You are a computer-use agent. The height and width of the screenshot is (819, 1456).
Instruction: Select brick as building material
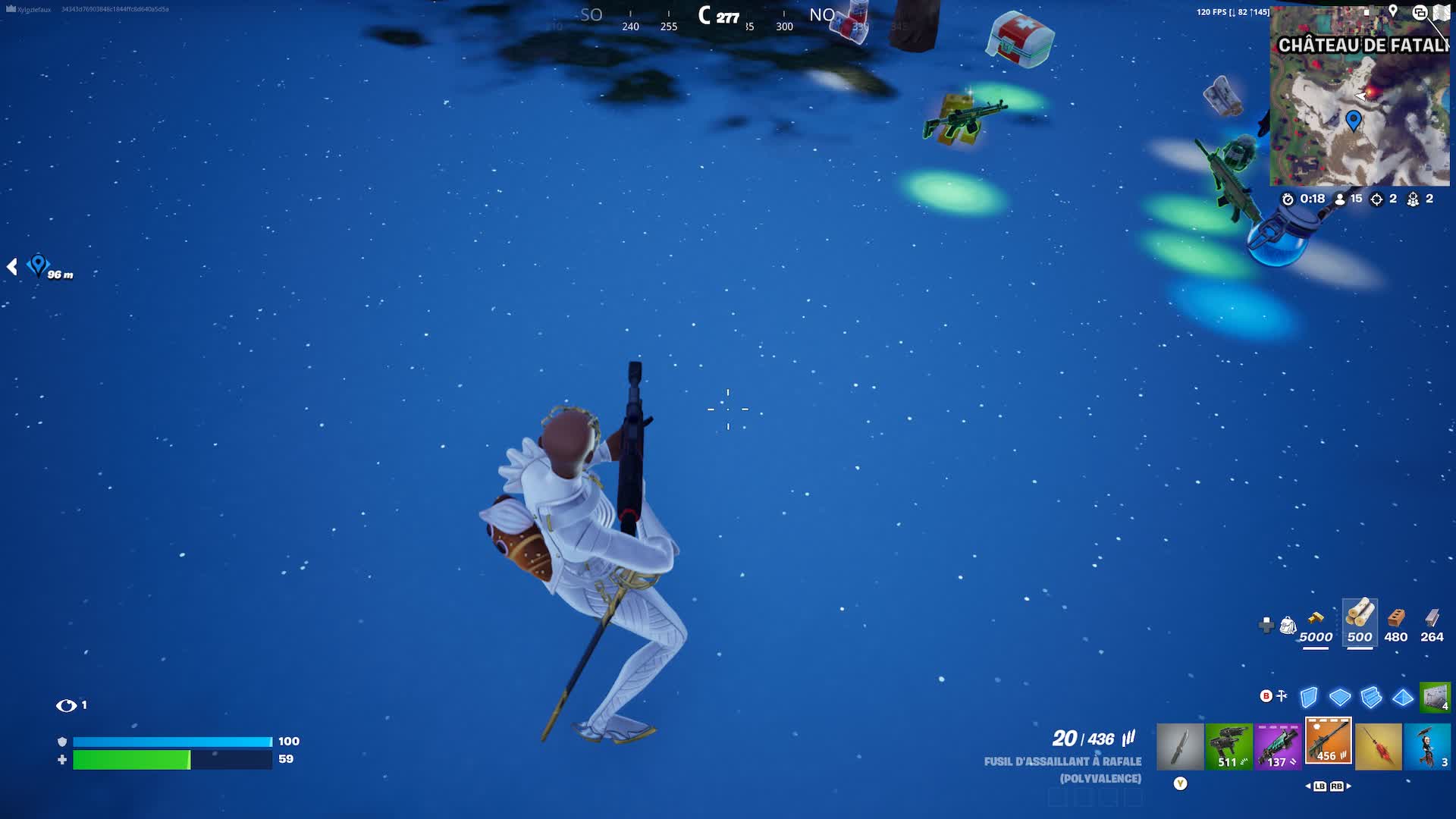tap(1396, 617)
